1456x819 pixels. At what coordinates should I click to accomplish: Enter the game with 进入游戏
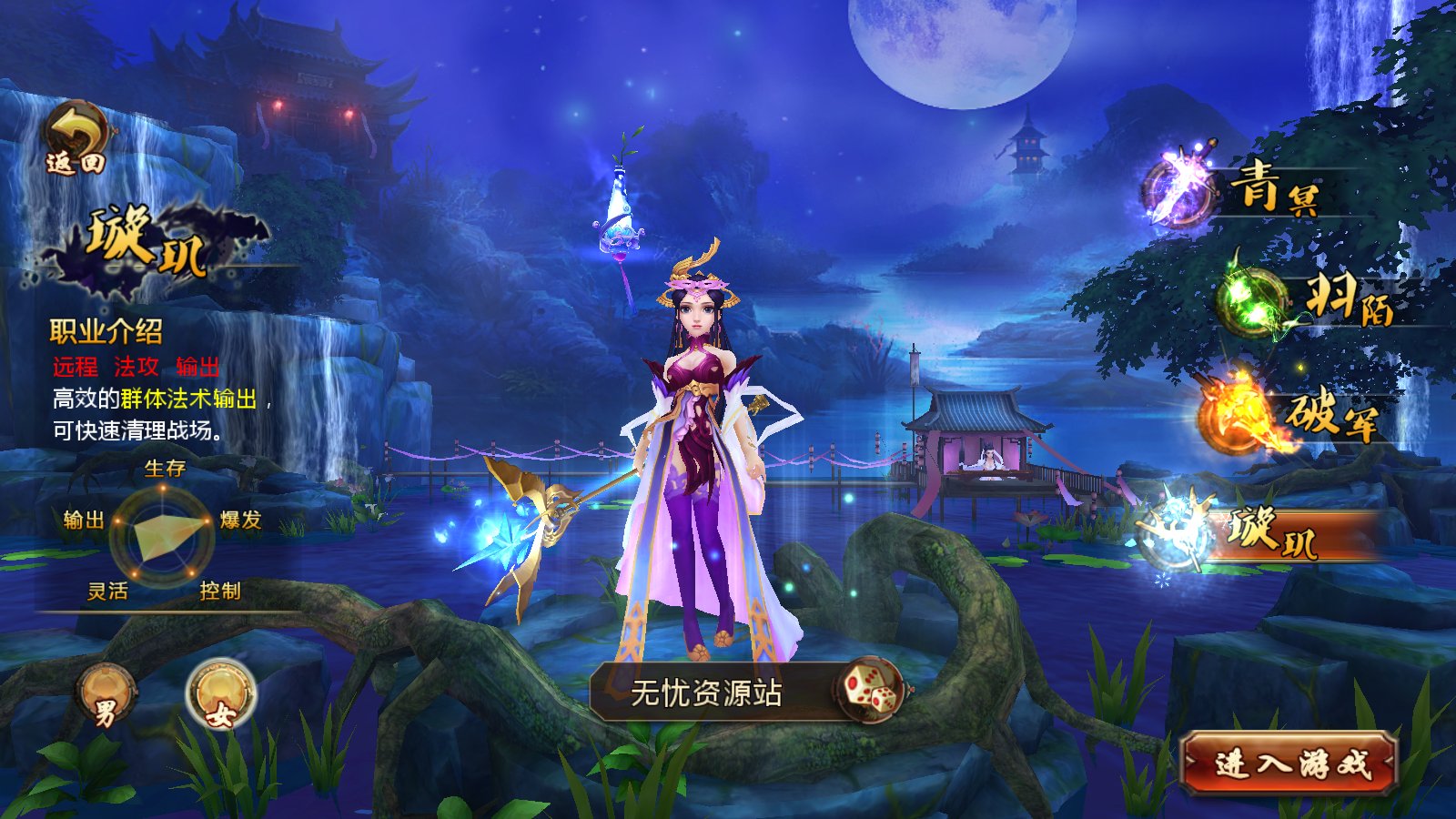point(1289,763)
